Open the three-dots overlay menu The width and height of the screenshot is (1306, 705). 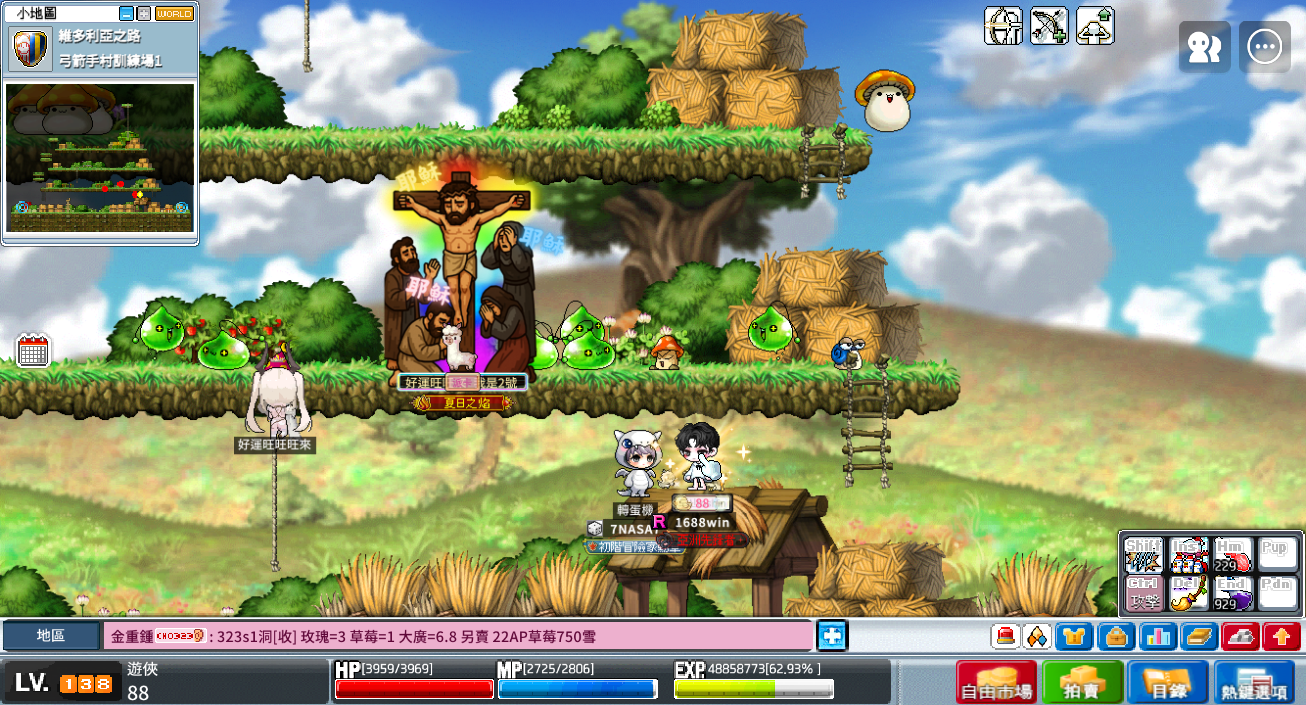pos(1265,47)
